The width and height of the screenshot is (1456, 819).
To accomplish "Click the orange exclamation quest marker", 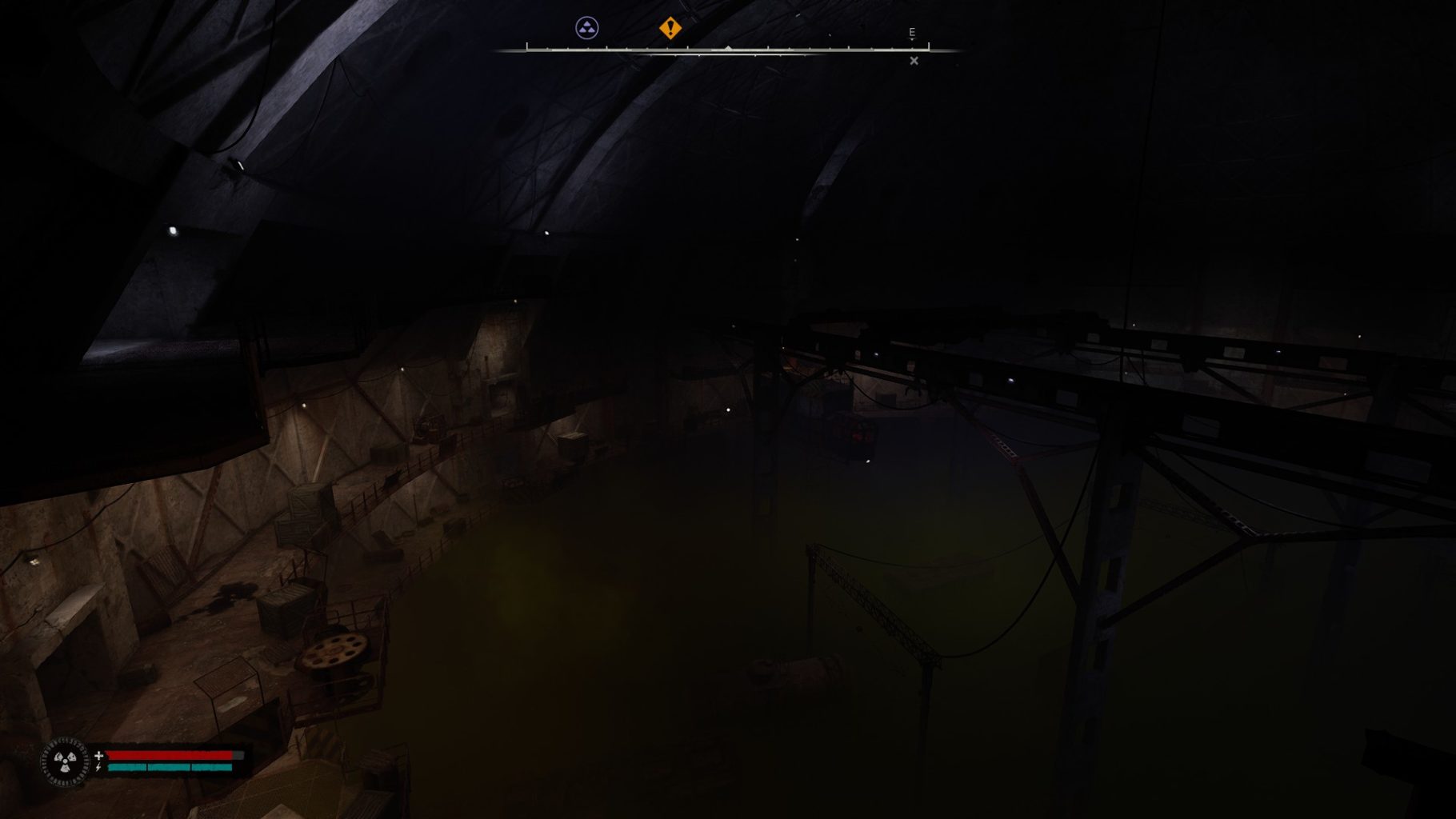I will [670, 29].
